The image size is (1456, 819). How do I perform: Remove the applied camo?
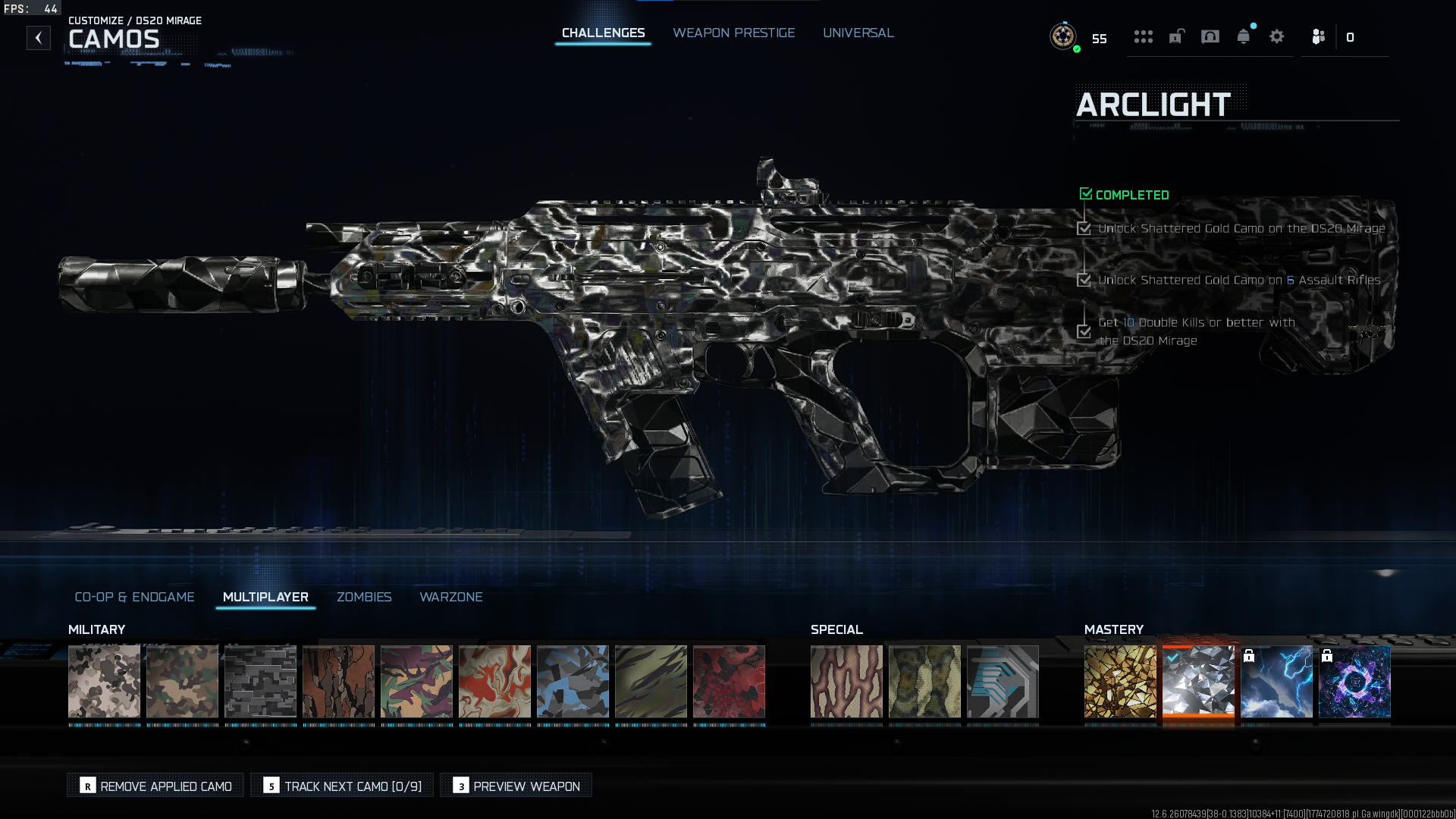pos(156,786)
